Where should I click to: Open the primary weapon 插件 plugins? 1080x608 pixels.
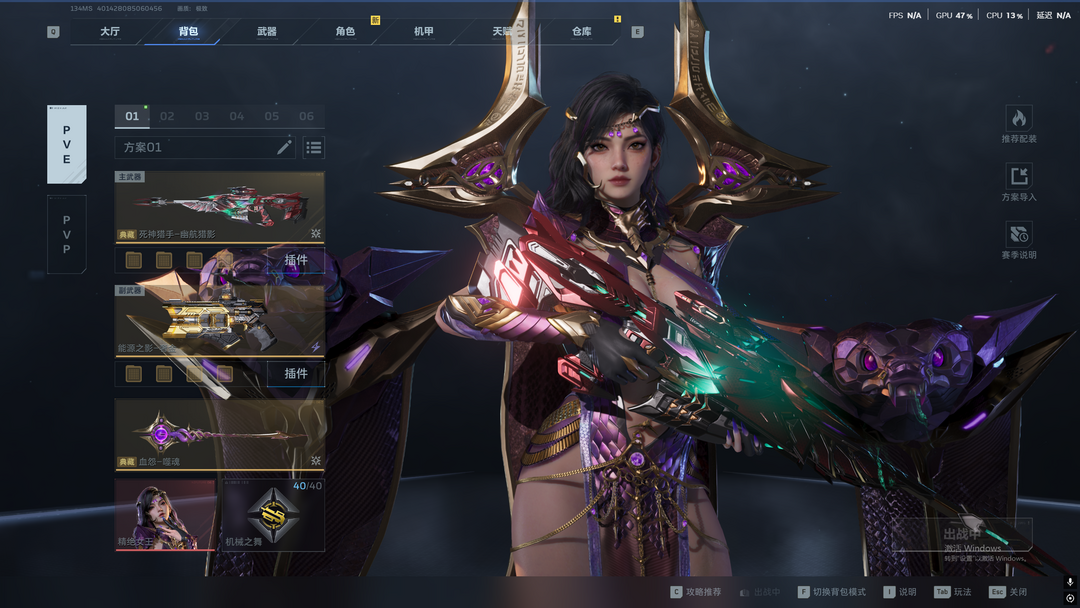(296, 261)
